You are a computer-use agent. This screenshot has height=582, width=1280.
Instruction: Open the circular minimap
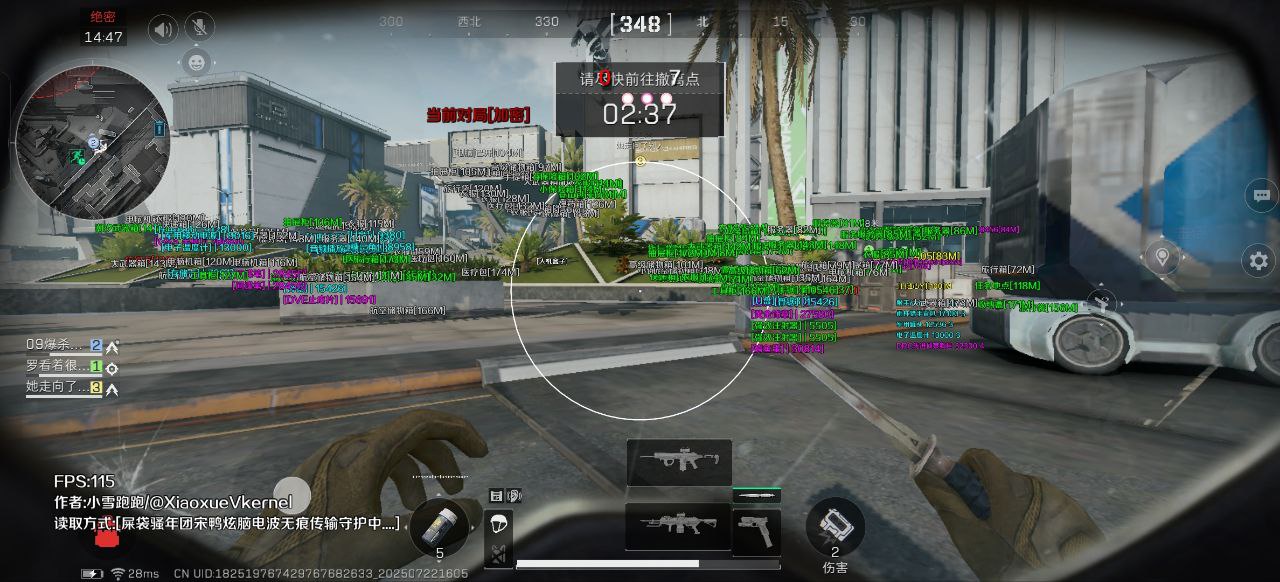[x=92, y=142]
